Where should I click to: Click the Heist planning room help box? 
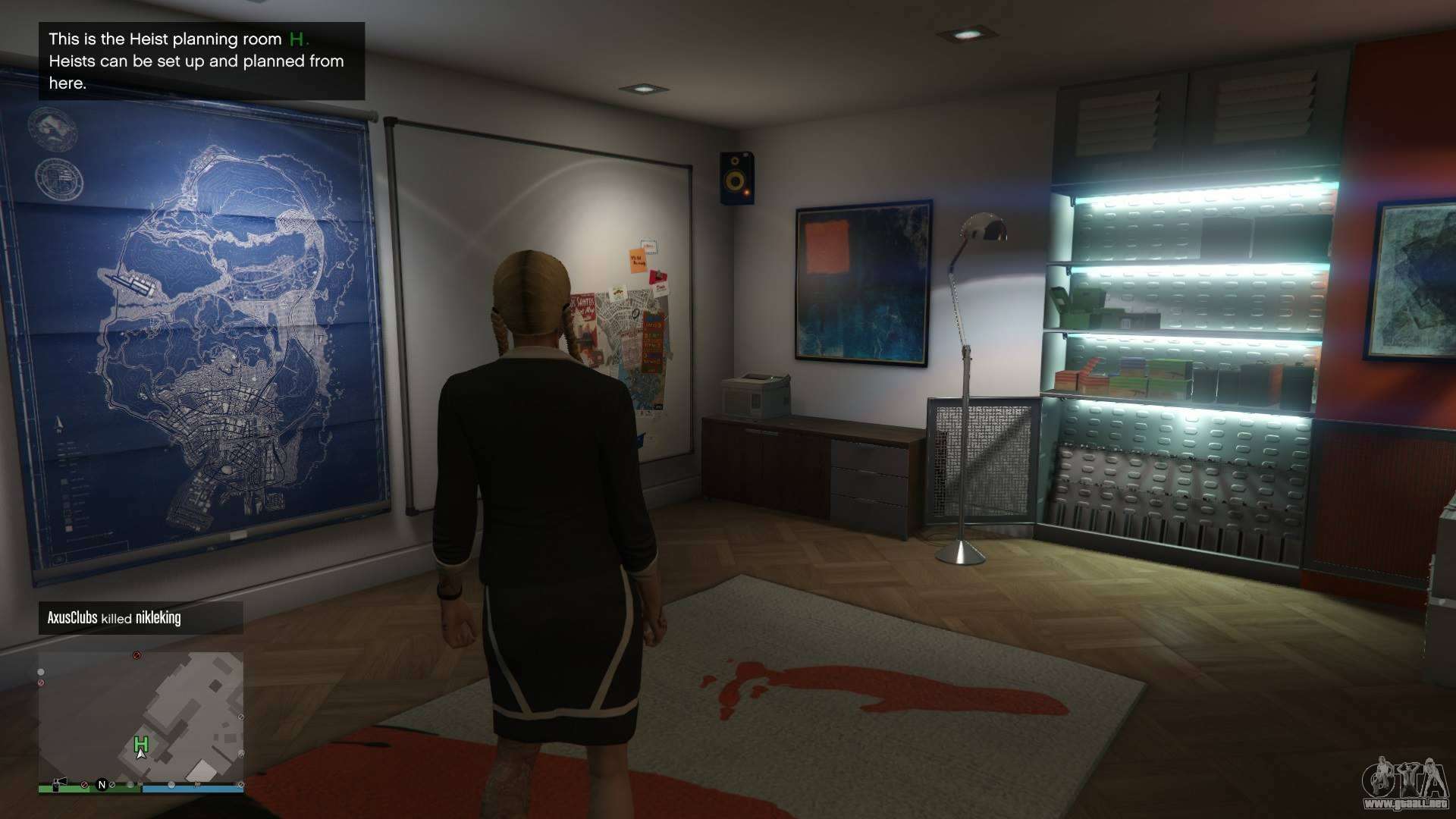(x=202, y=61)
